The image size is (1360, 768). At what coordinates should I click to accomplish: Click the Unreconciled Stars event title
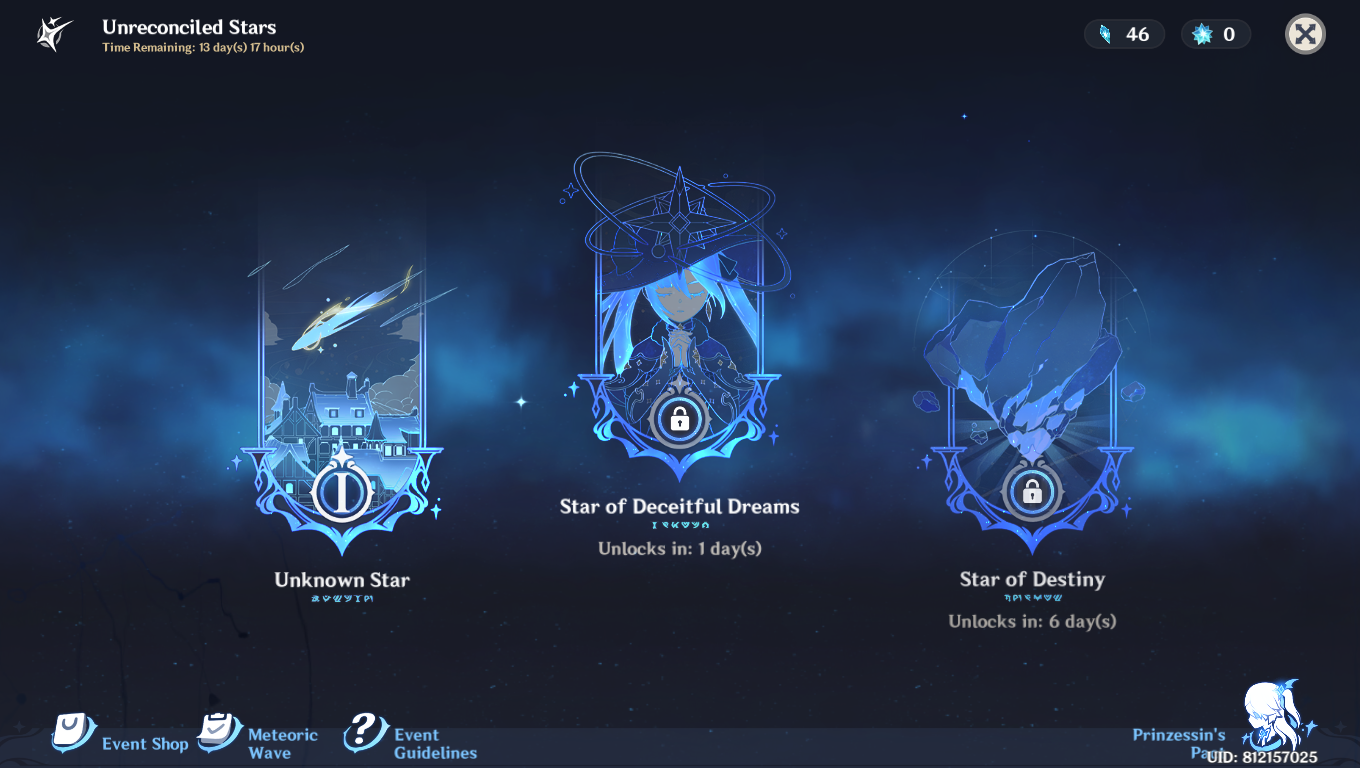(190, 27)
